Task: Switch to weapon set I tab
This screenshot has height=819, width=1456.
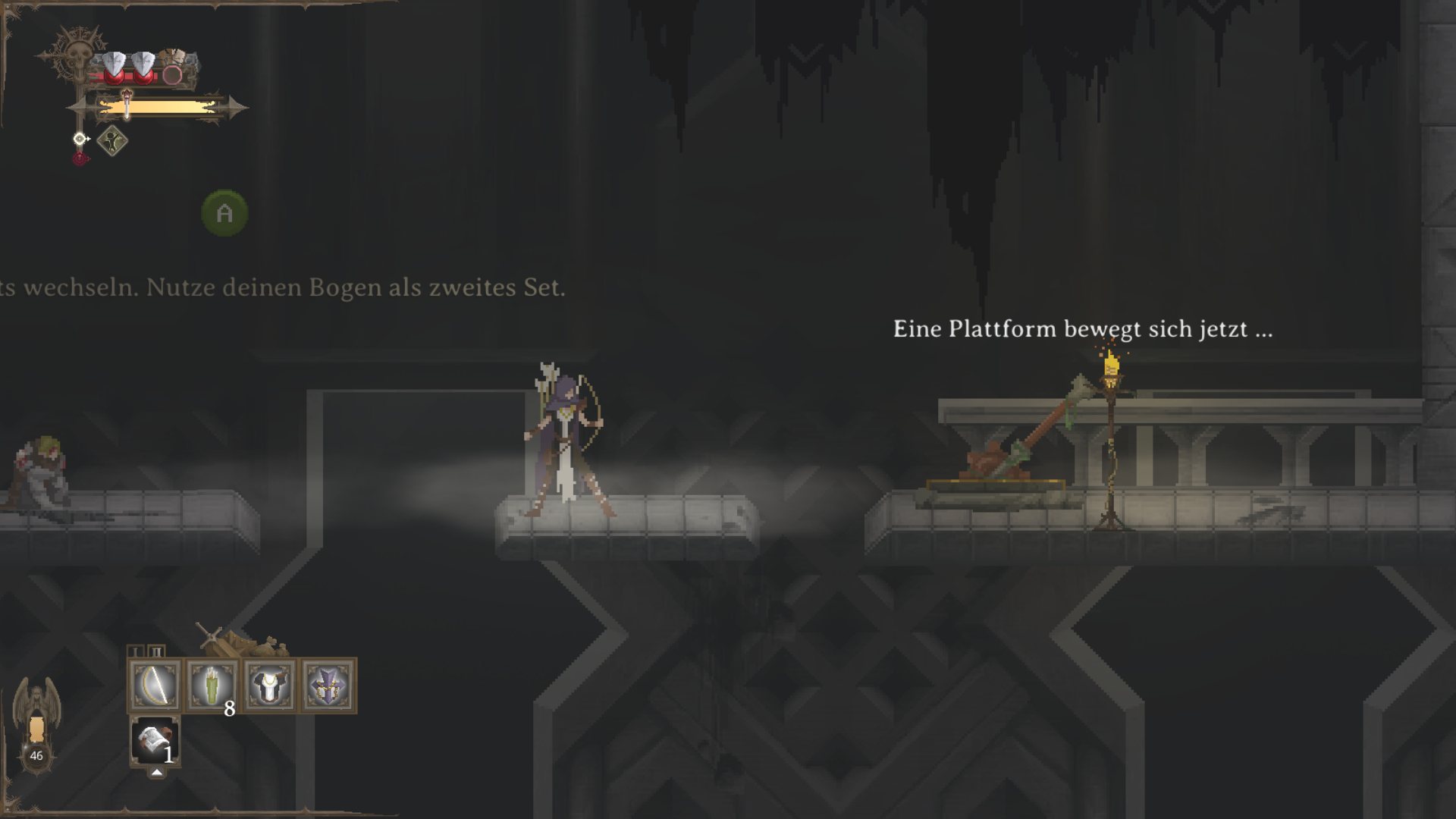Action: (136, 651)
